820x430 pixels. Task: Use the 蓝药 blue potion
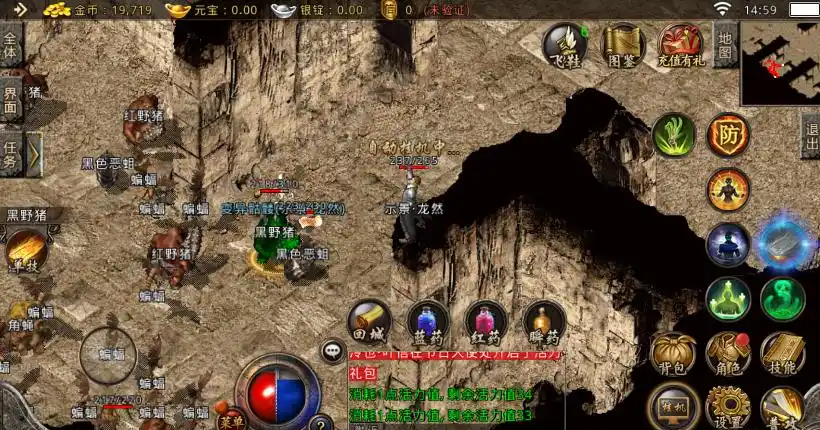point(428,322)
